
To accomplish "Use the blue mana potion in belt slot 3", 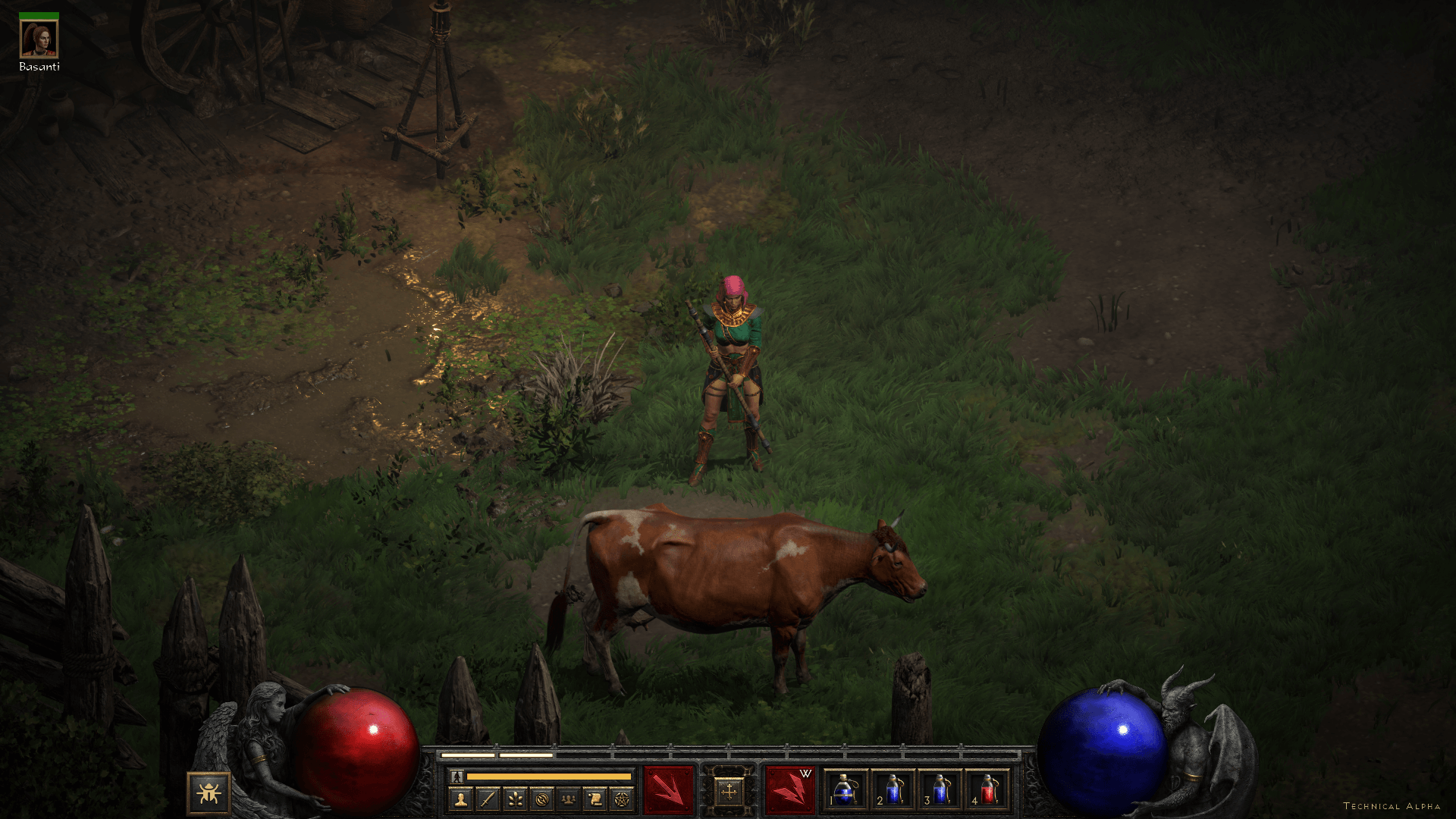I will [x=940, y=790].
